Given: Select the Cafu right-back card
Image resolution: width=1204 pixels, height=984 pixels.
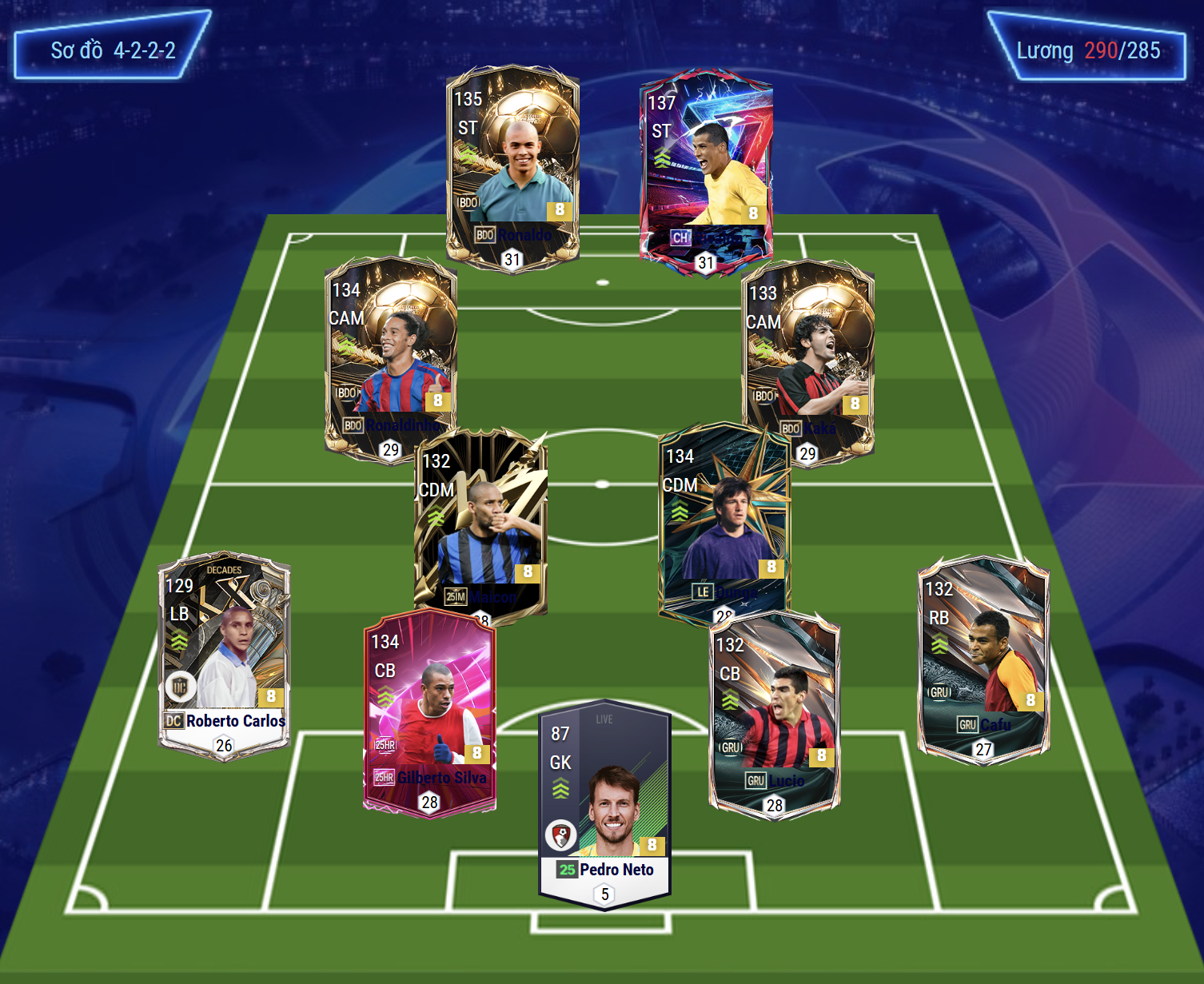Looking at the screenshot, I should (x=983, y=659).
